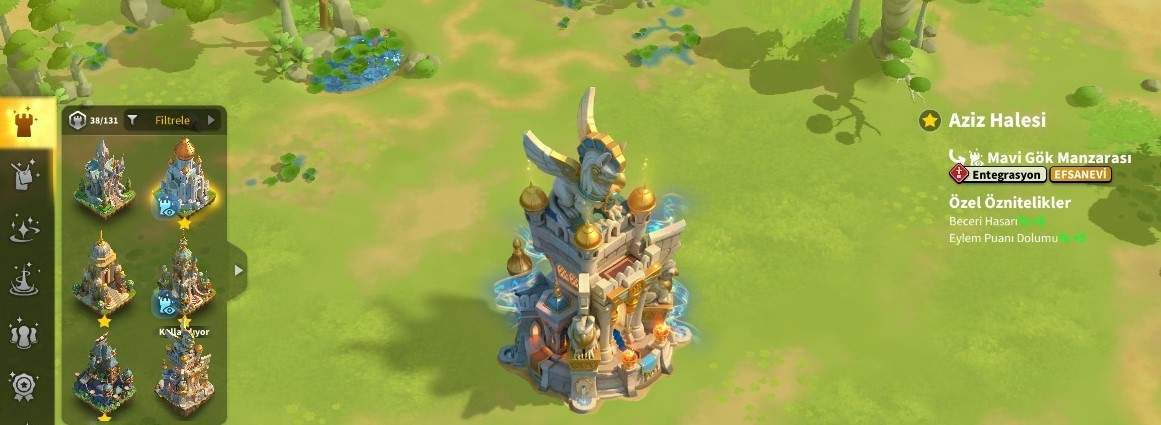Expand the skin list with the side arrow

pos(238,270)
